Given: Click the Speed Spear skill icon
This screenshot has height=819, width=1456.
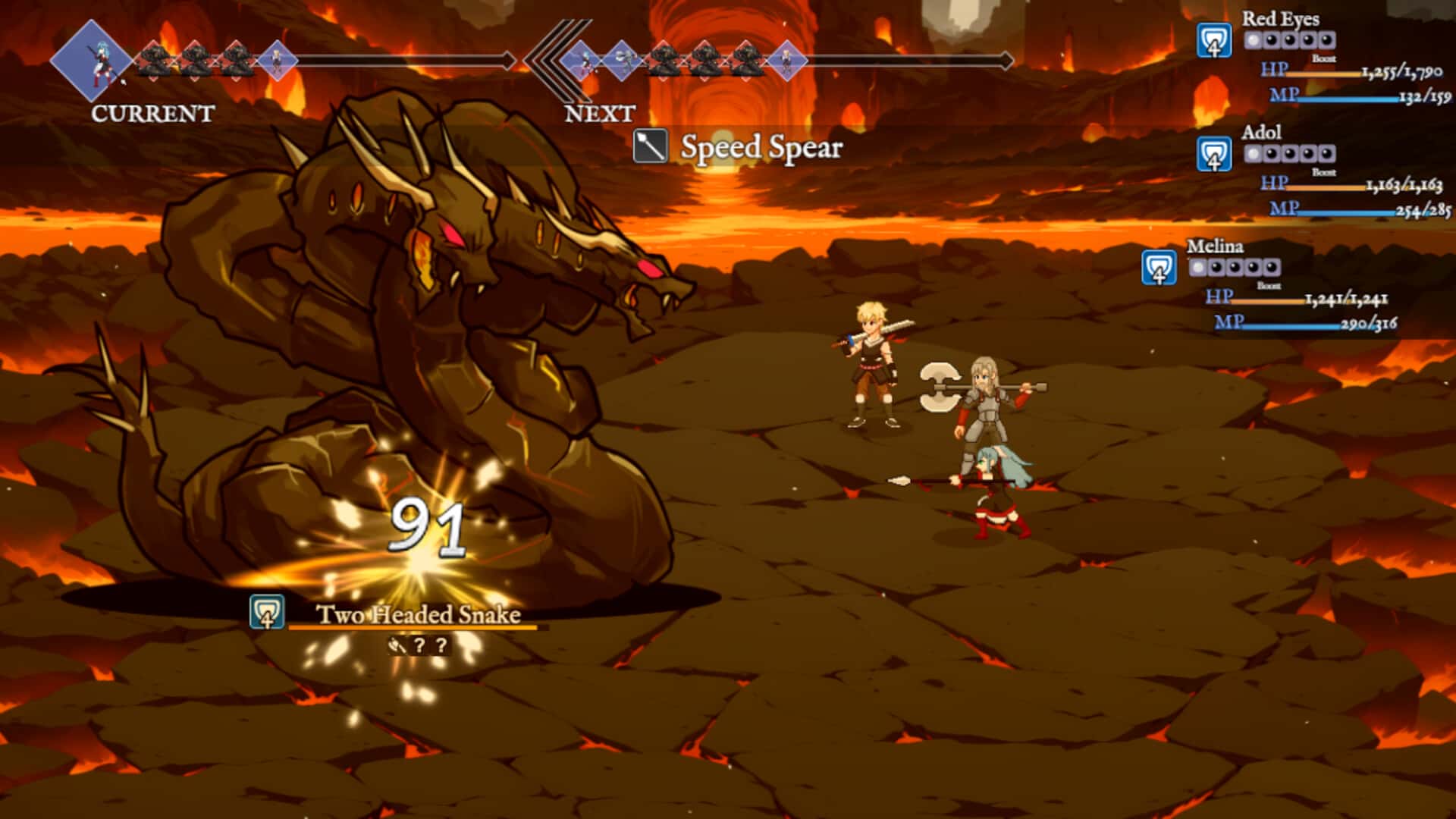Looking at the screenshot, I should [x=650, y=147].
